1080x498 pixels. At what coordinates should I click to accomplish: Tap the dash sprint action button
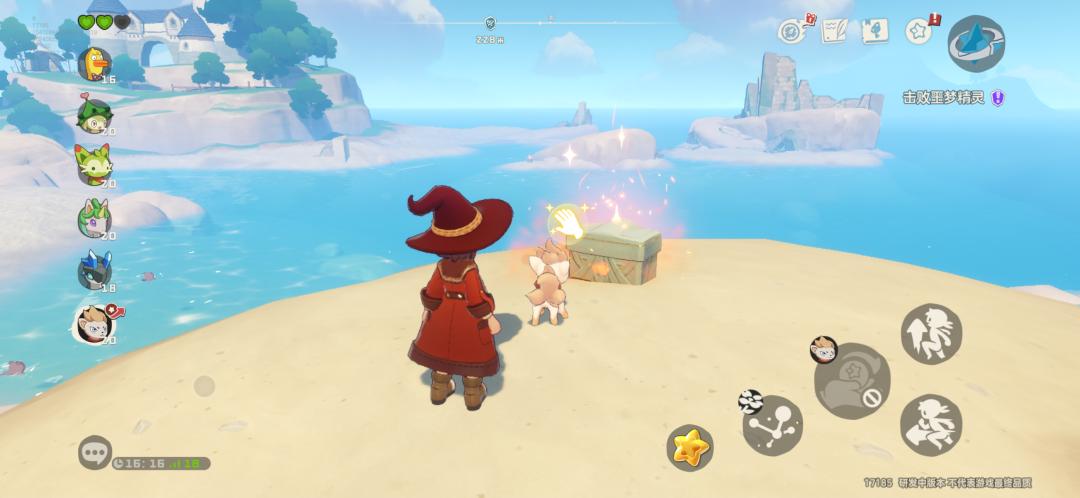[x=931, y=425]
